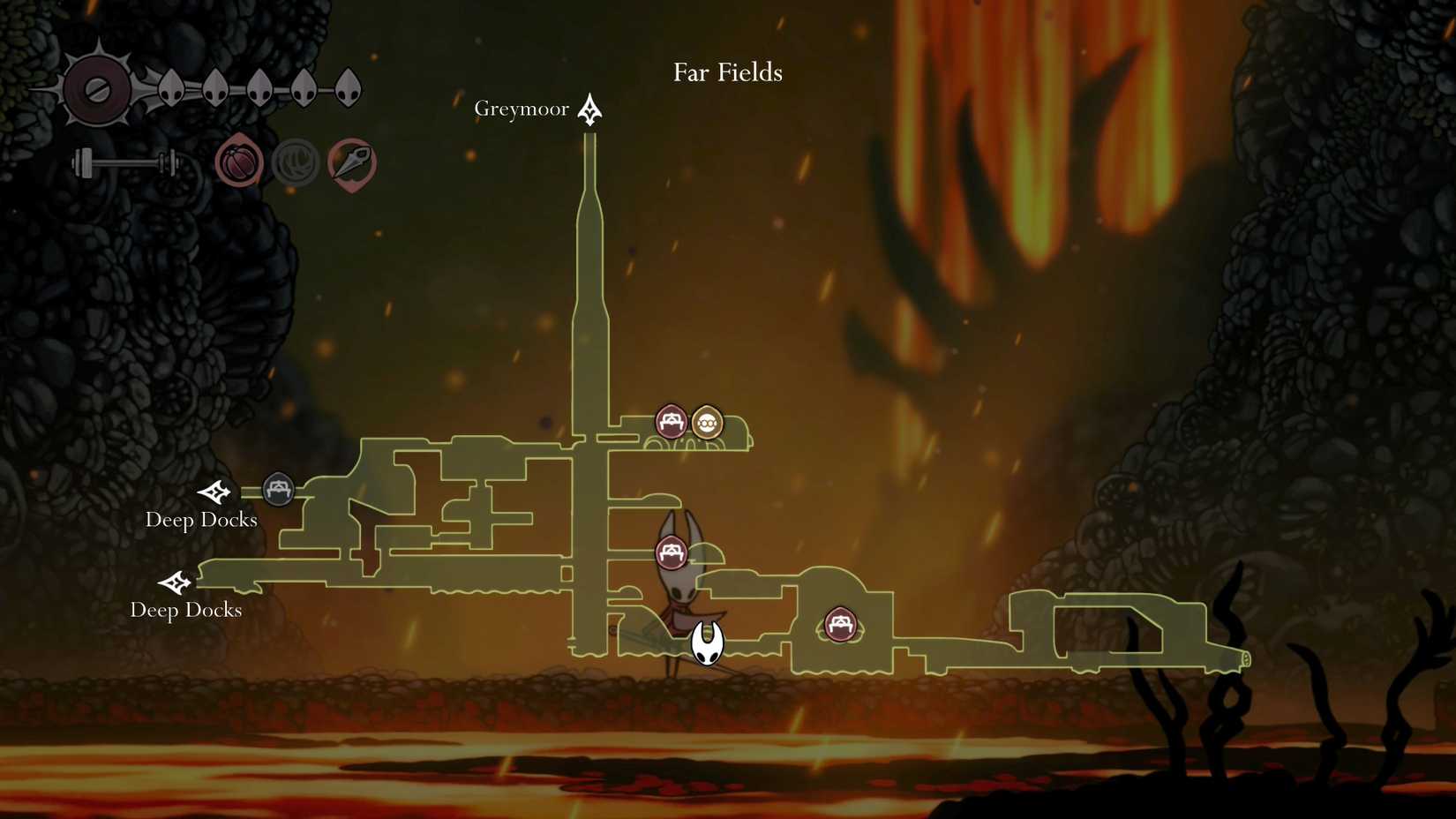Click the bench marker directly above Hornet
1456x819 pixels.
[x=672, y=552]
